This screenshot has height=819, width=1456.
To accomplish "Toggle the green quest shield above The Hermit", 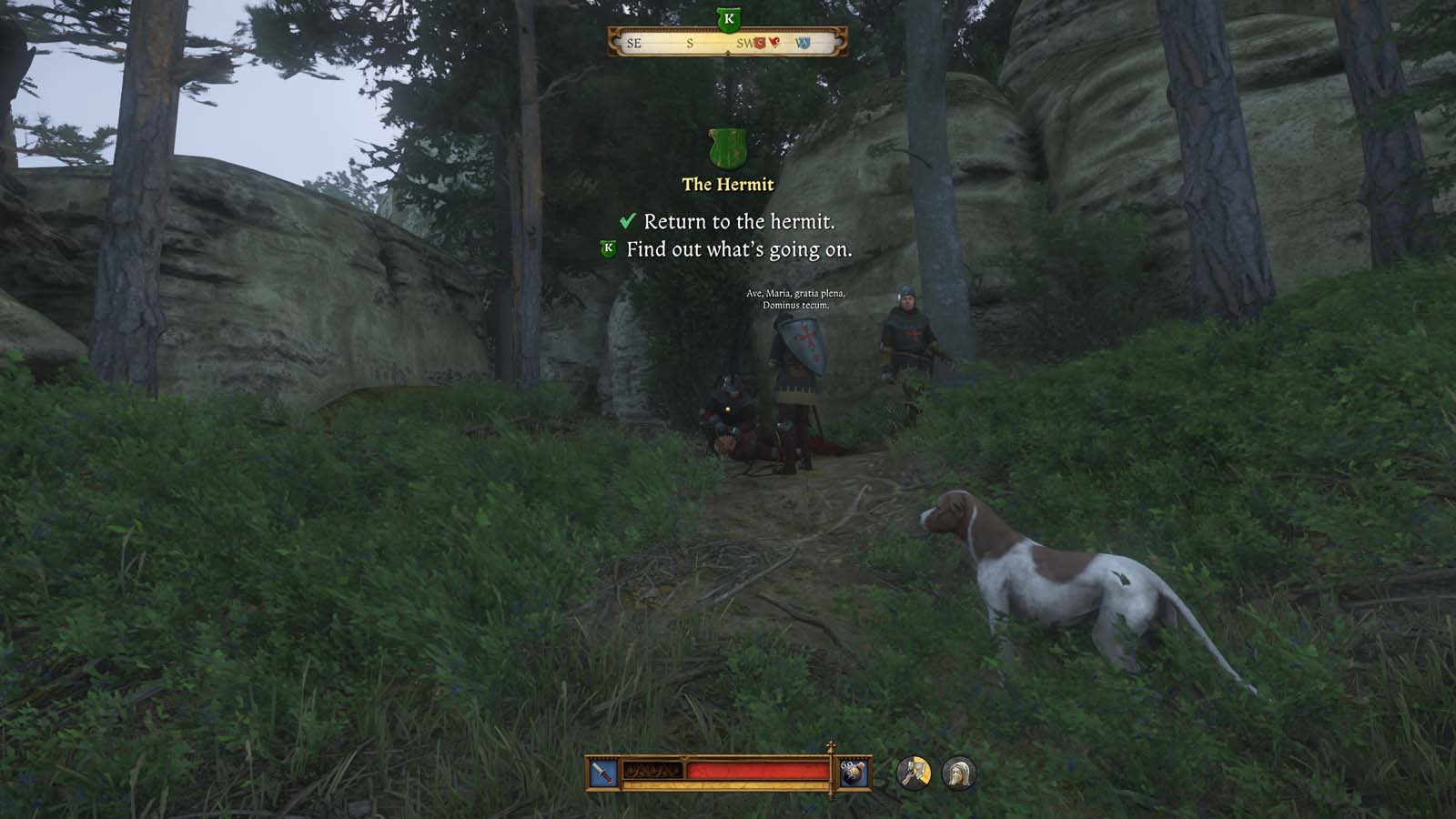I will coord(726,148).
